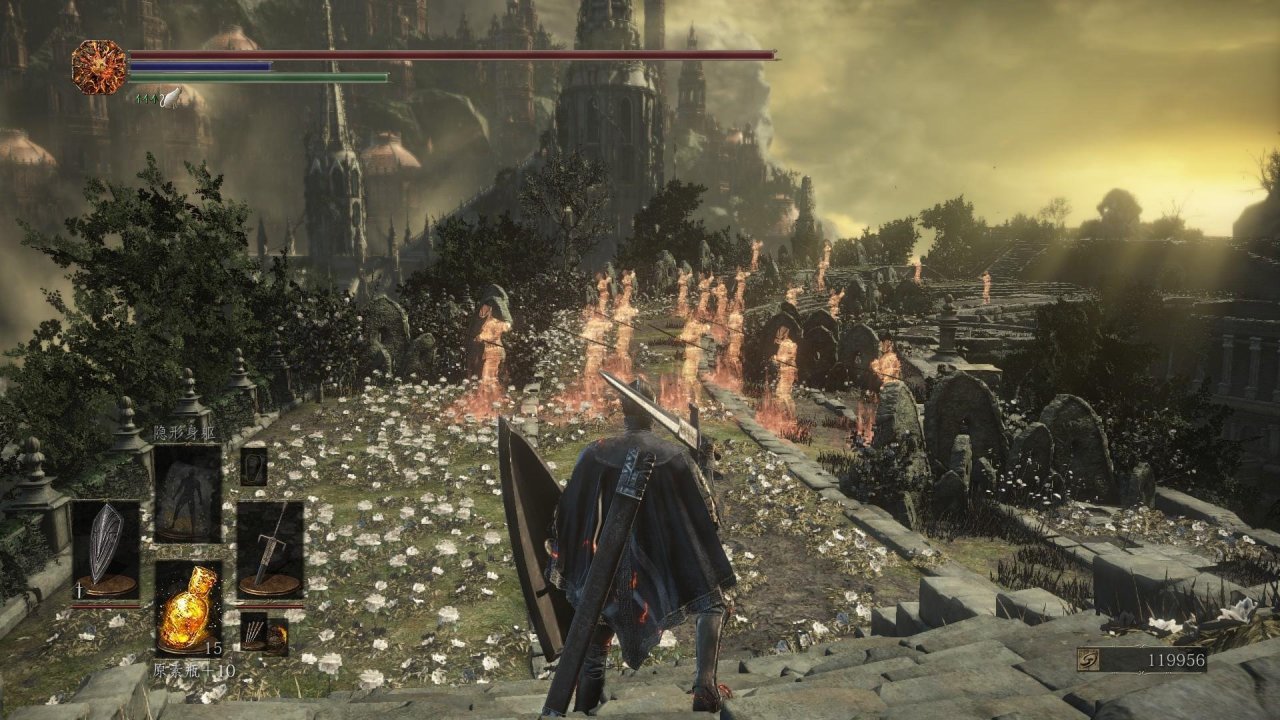This screenshot has width=1280, height=720.
Task: Click the burning ember status icon
Action: 97,65
